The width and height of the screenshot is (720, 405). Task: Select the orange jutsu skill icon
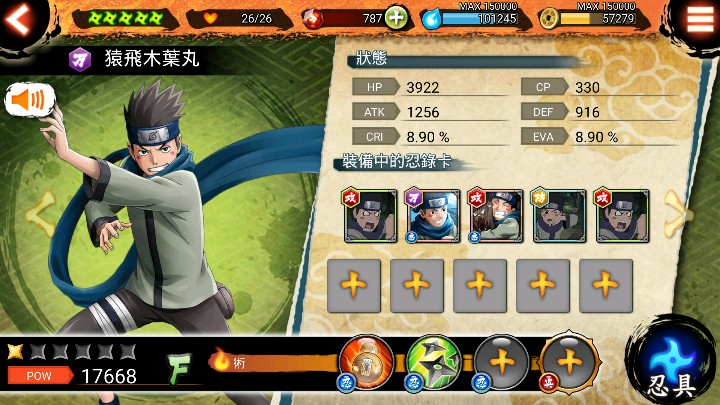[366, 364]
